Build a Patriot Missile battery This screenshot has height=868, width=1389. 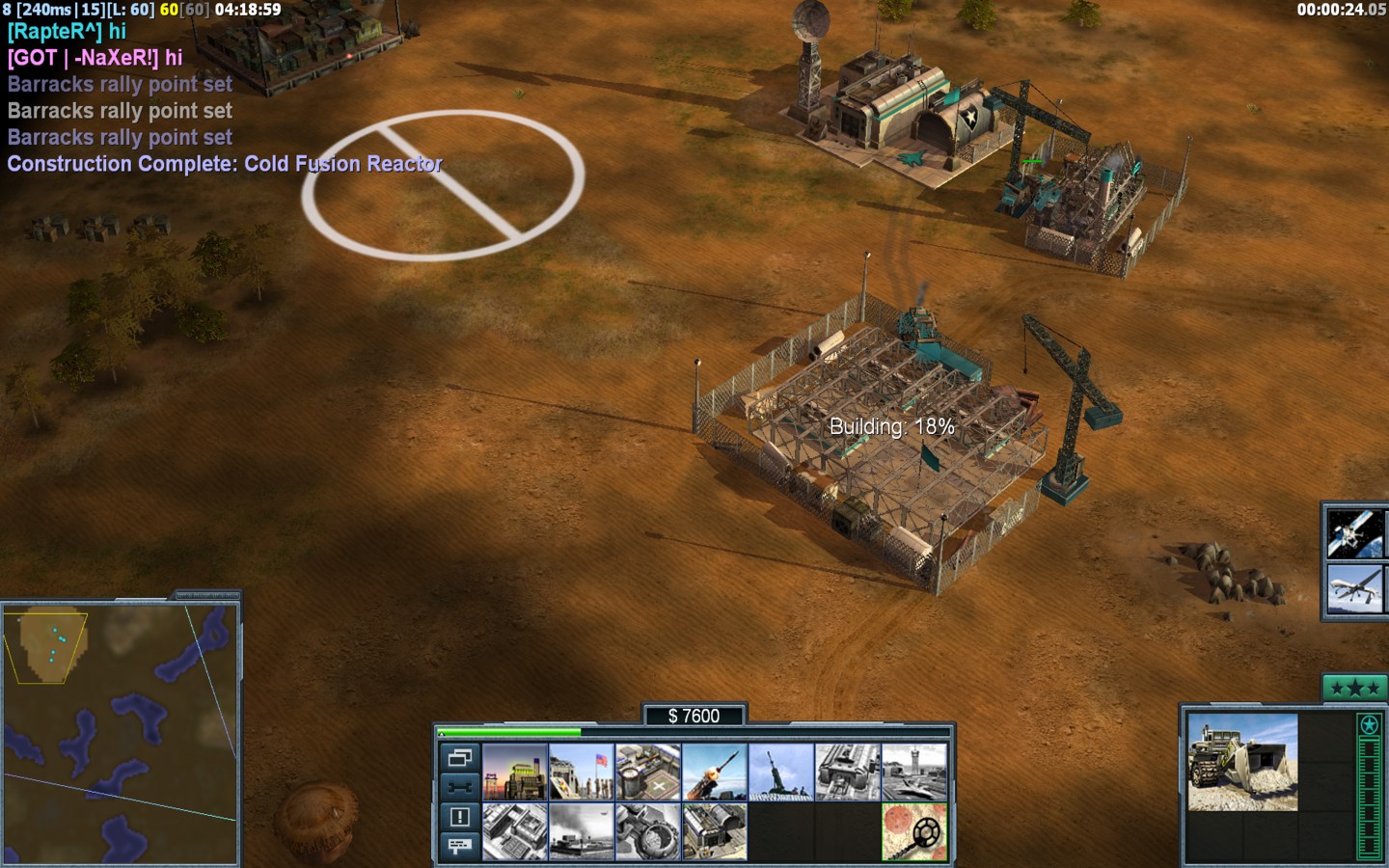[715, 772]
